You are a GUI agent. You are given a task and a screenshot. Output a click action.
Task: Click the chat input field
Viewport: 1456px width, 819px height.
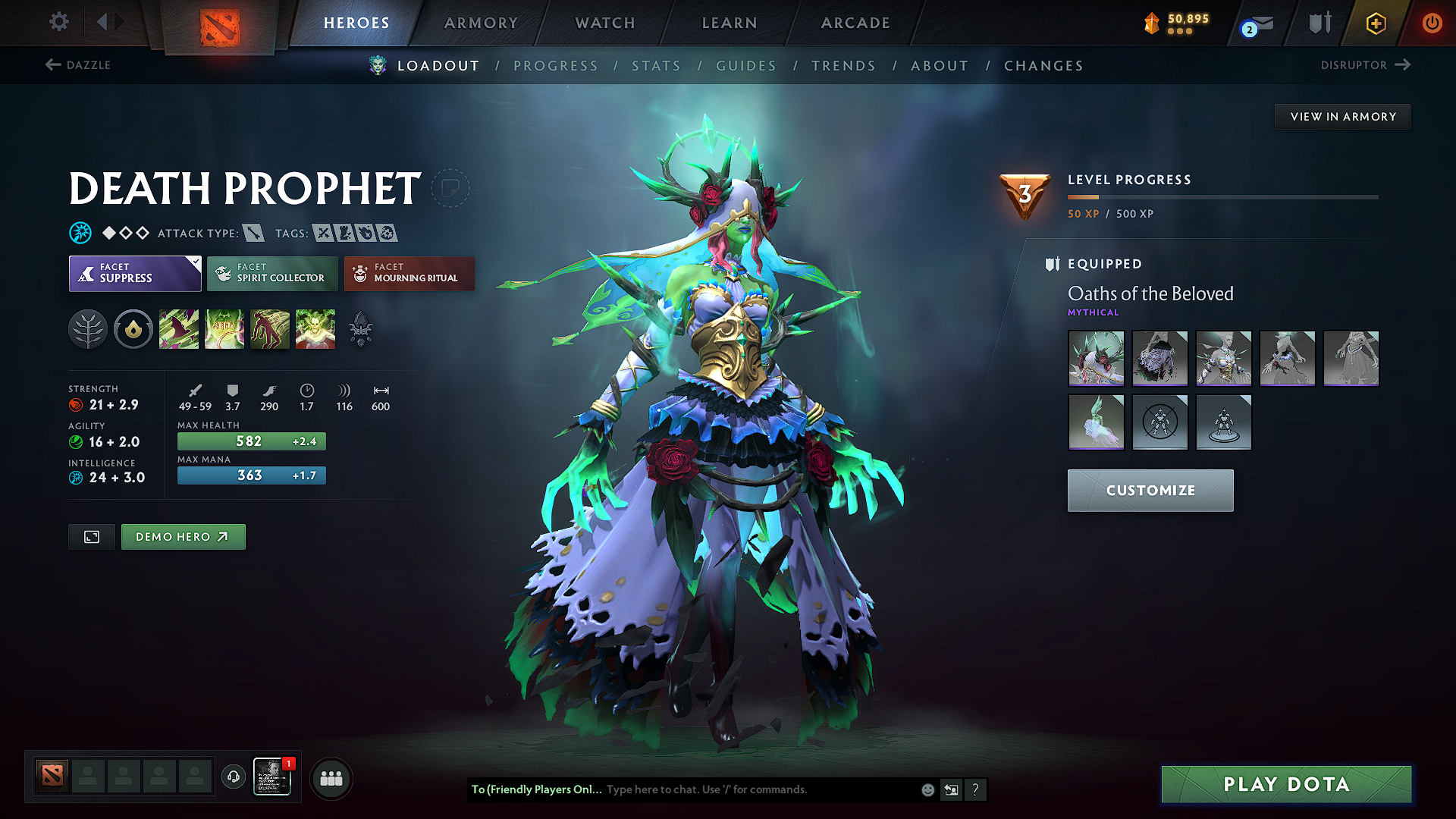pos(743,789)
